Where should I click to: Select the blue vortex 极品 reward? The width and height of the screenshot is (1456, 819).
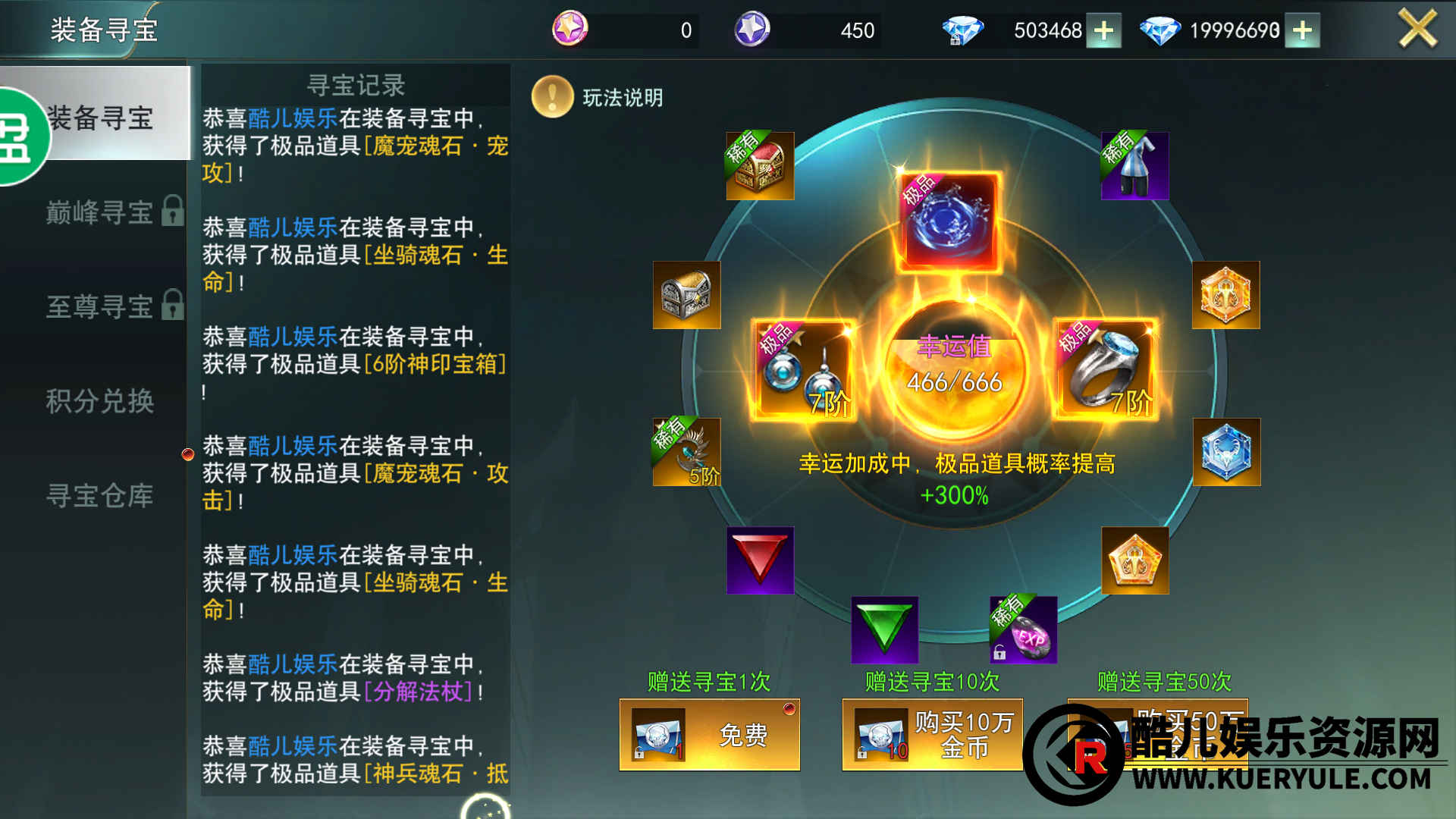949,222
